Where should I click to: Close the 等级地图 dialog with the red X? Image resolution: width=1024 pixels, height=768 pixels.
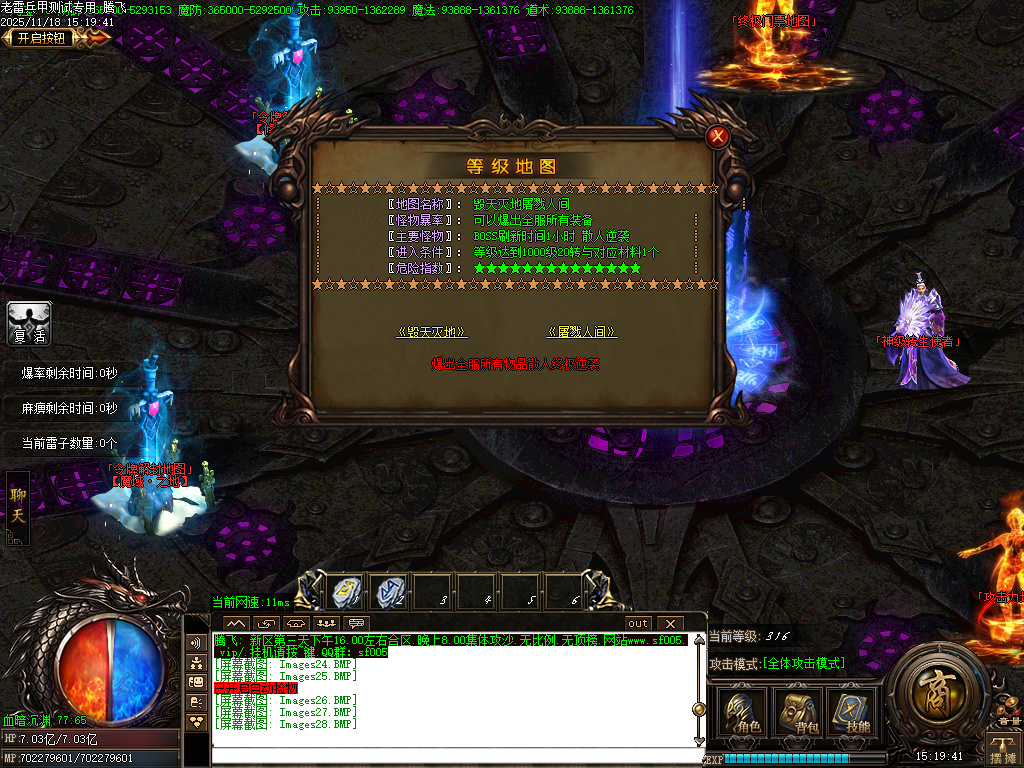tap(716, 137)
